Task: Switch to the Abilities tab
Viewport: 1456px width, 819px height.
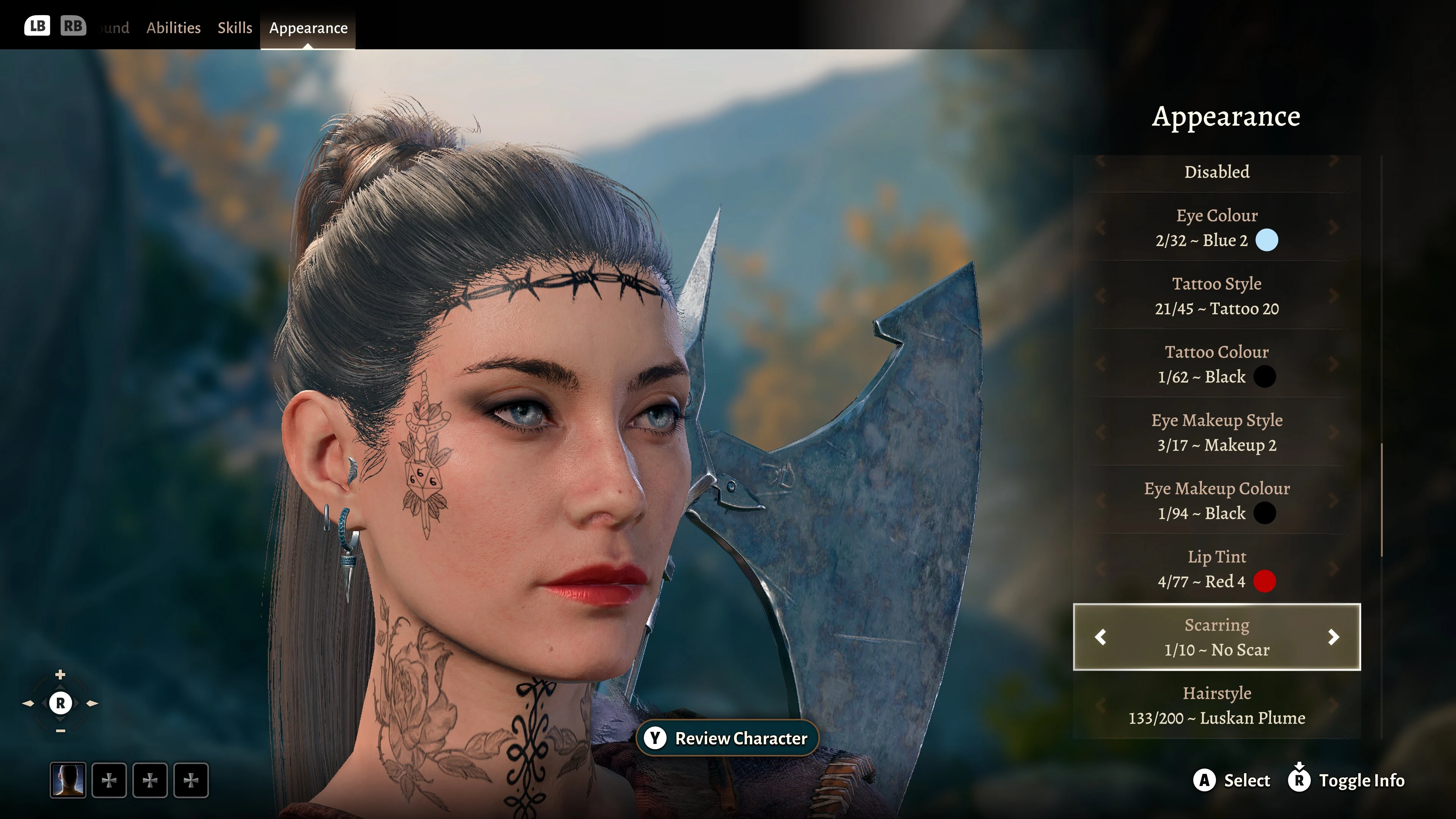Action: 173,28
